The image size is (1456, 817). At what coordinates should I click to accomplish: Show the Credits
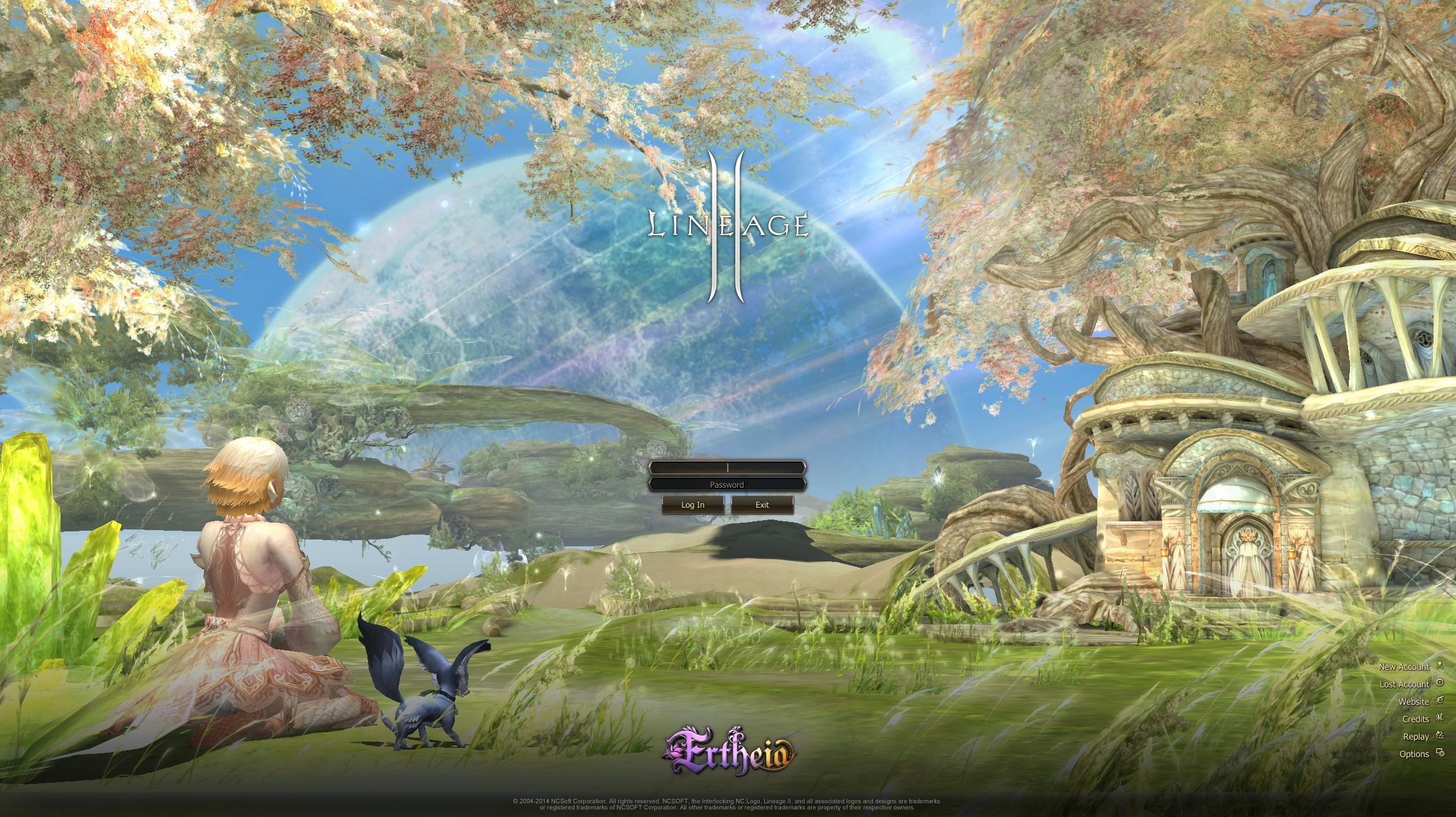1415,719
